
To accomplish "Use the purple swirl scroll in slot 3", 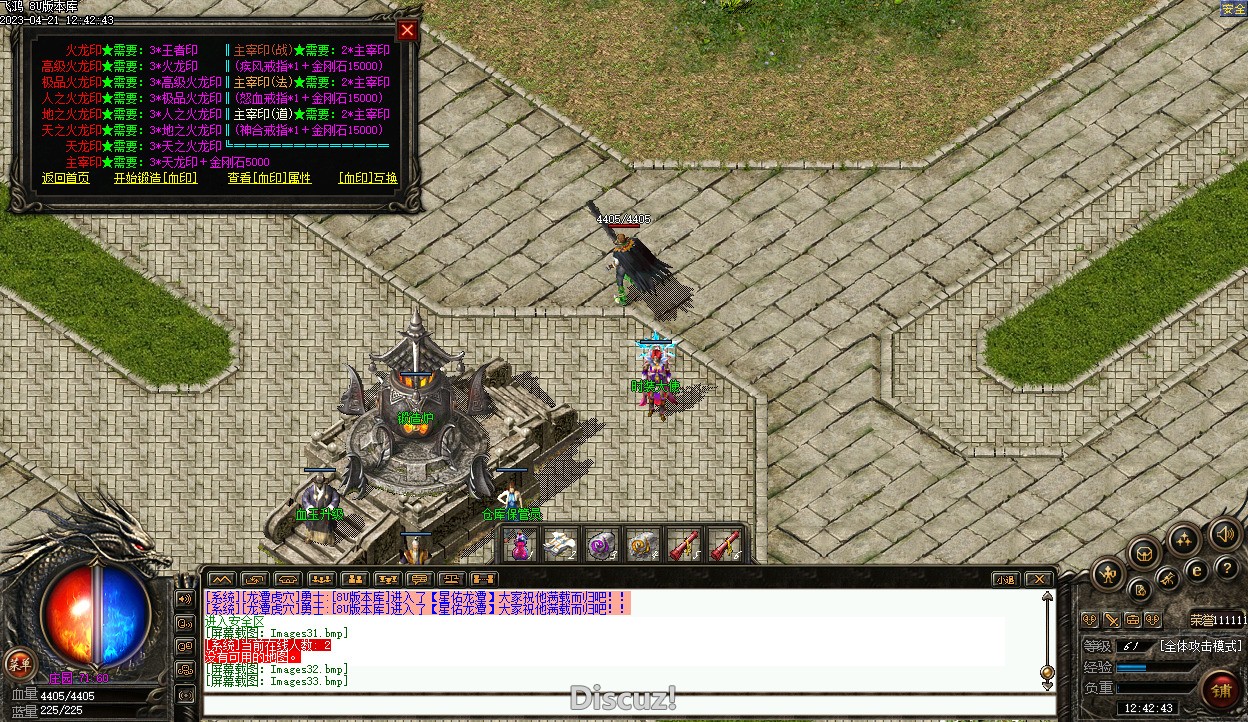I will click(602, 545).
